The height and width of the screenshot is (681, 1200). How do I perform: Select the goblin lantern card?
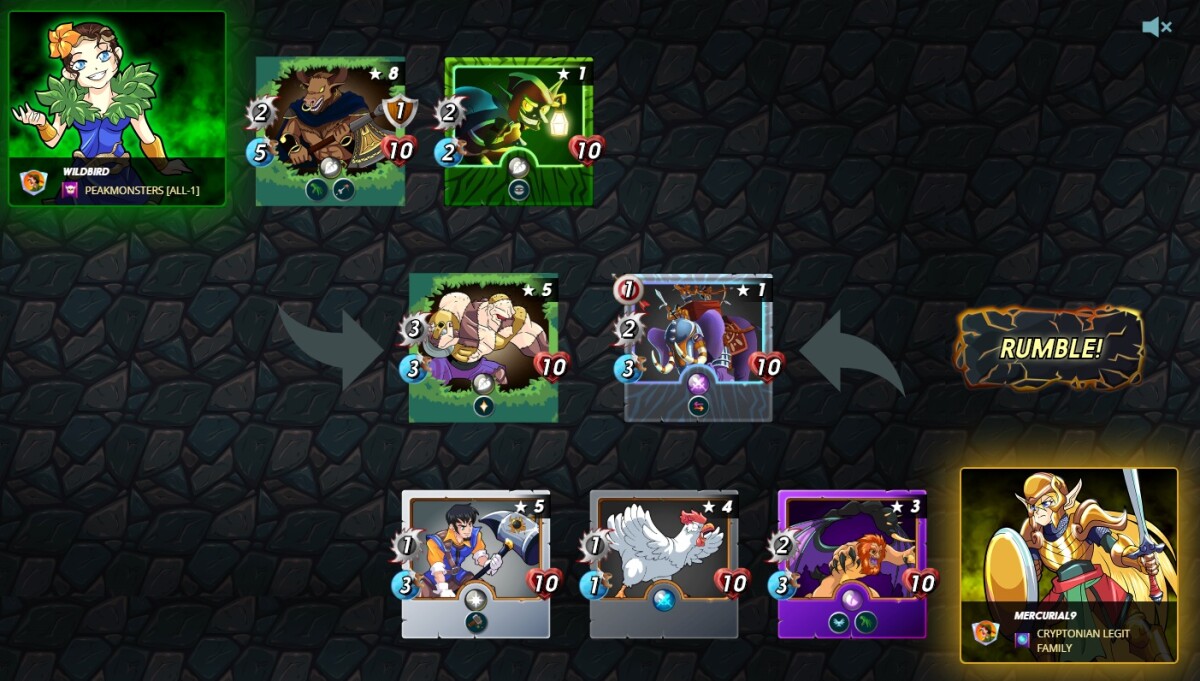click(519, 130)
